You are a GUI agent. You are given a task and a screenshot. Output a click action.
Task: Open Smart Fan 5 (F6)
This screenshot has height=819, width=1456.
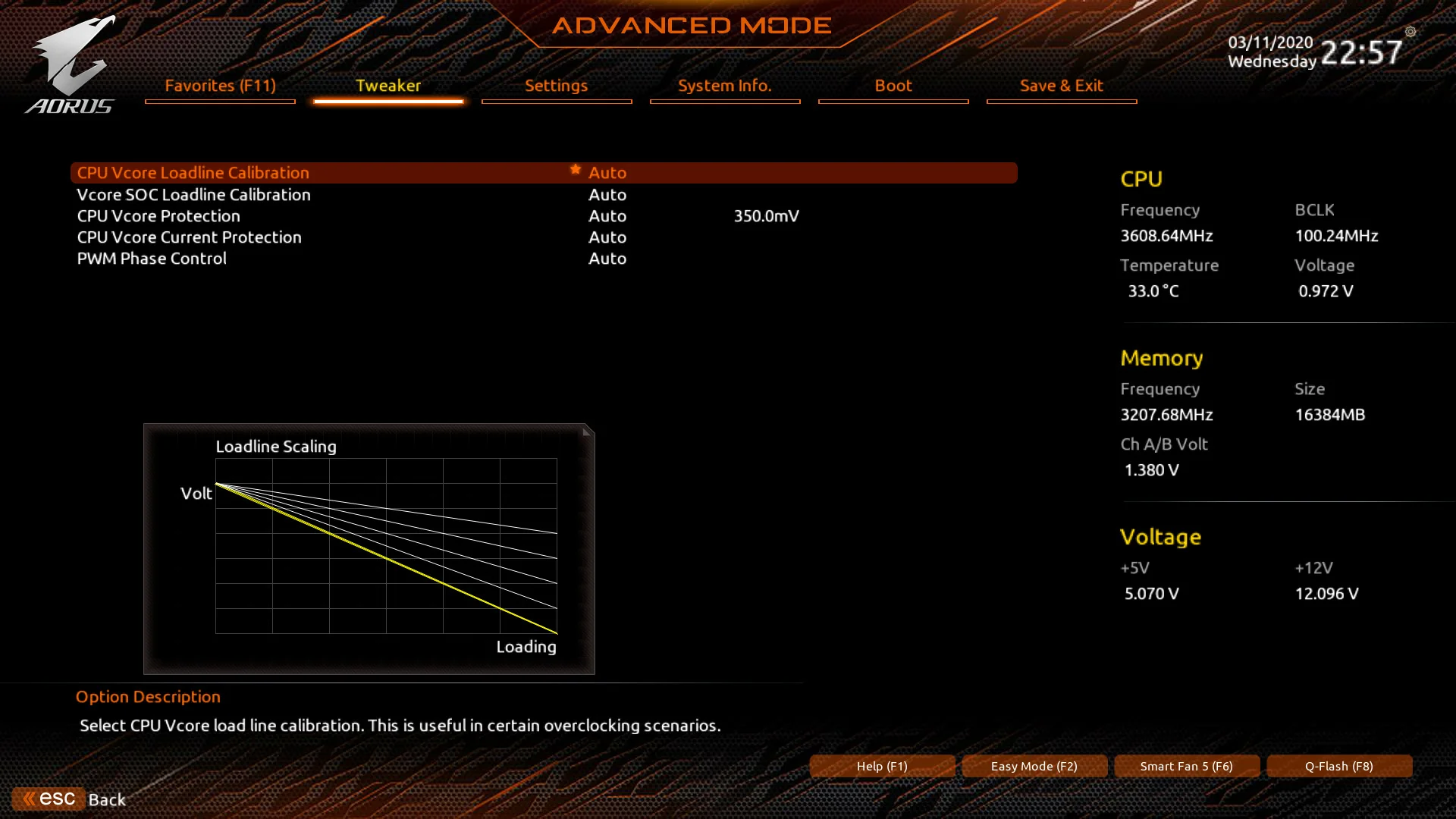pos(1187,766)
